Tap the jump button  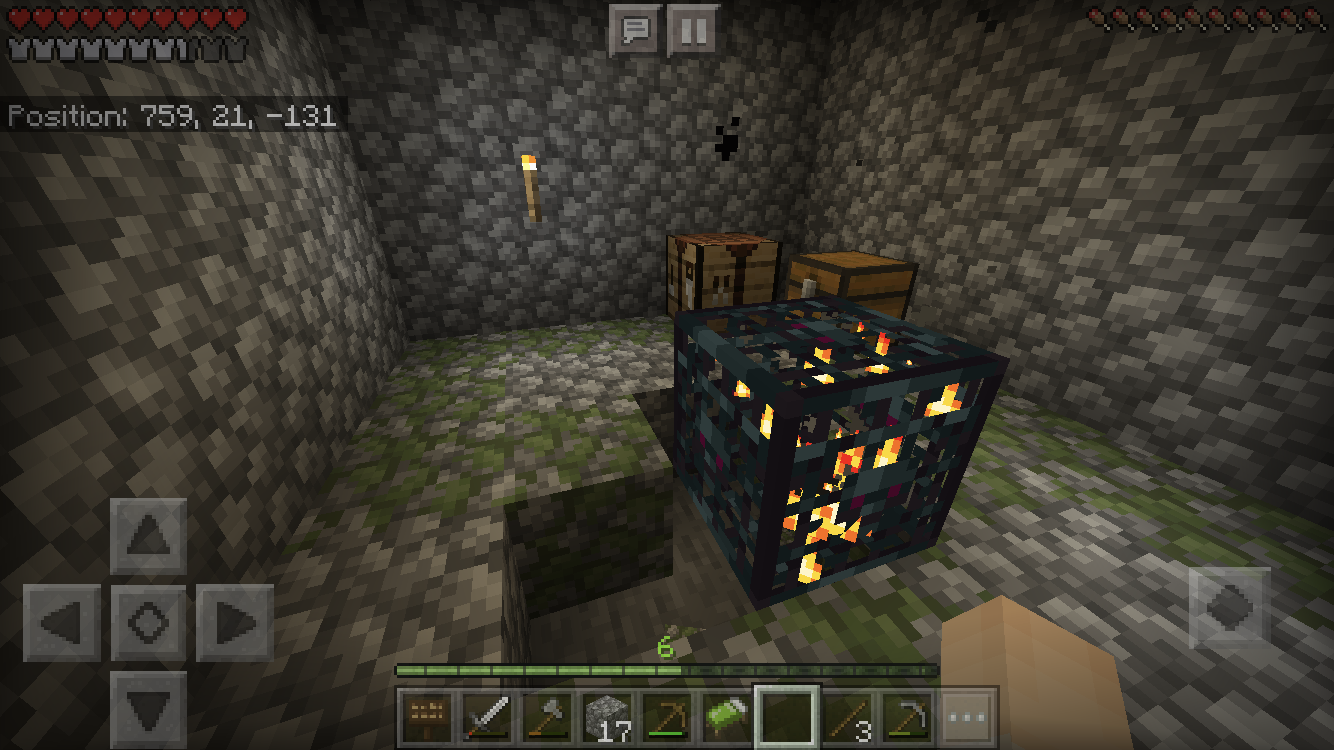tap(1229, 607)
